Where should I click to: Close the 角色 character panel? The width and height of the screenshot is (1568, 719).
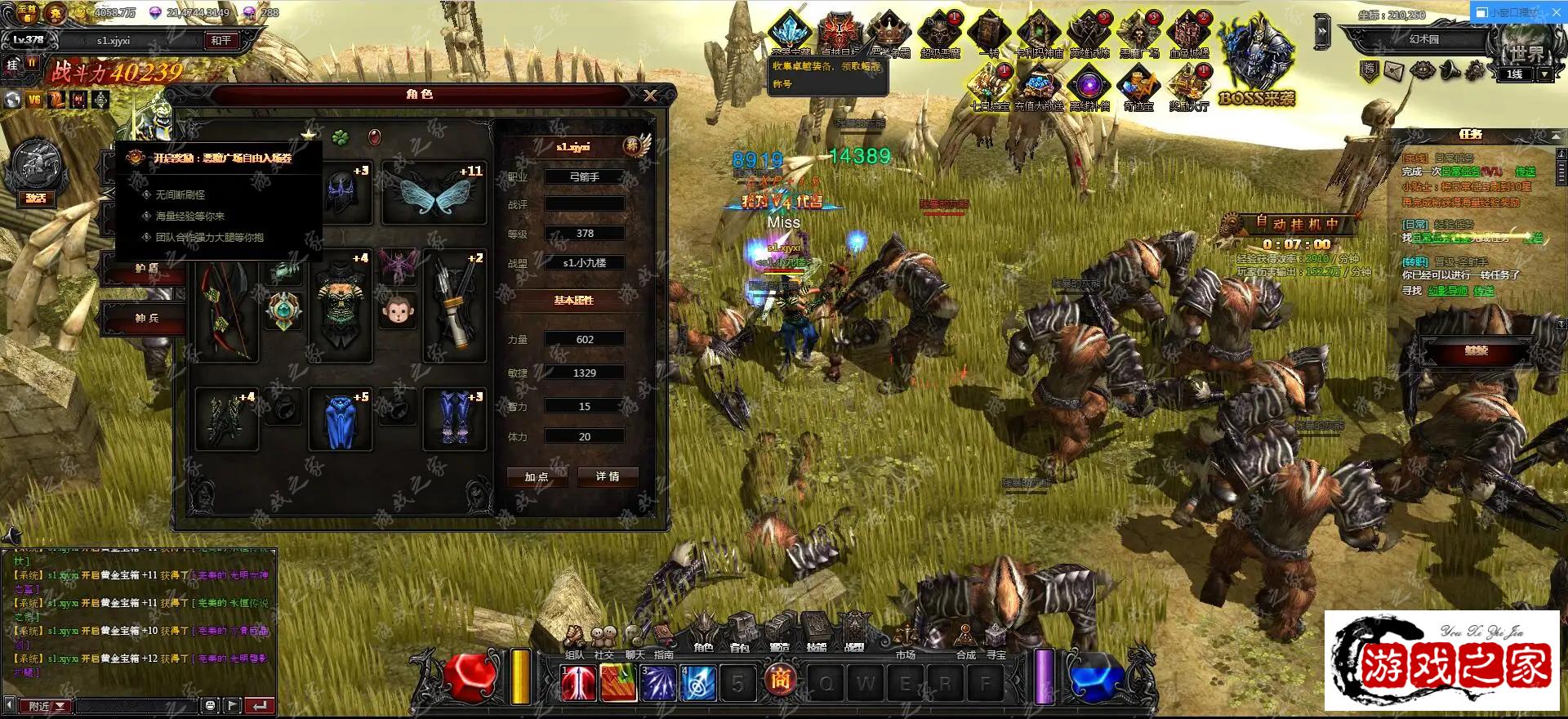(650, 96)
